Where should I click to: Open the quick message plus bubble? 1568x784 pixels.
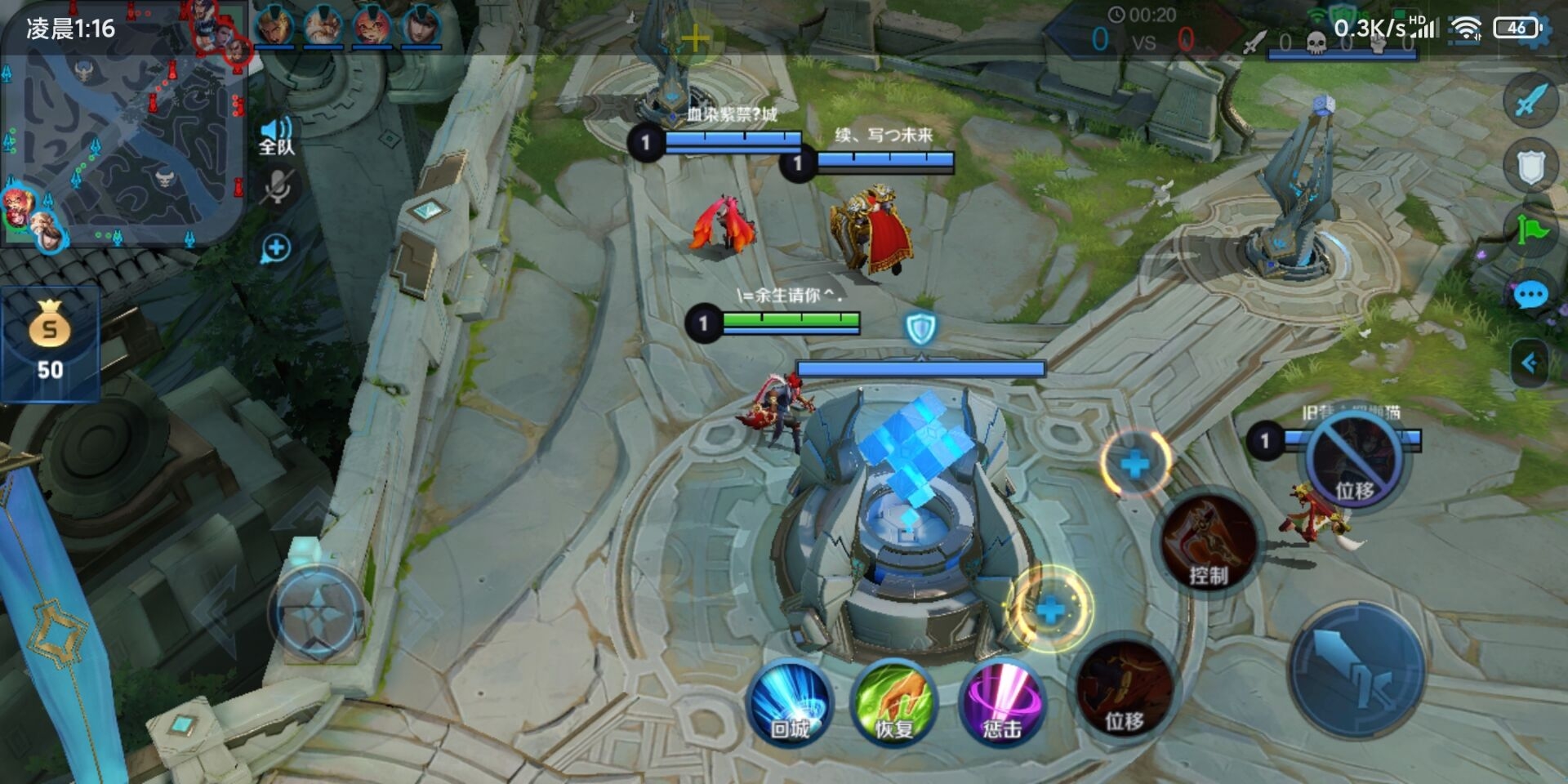click(276, 248)
